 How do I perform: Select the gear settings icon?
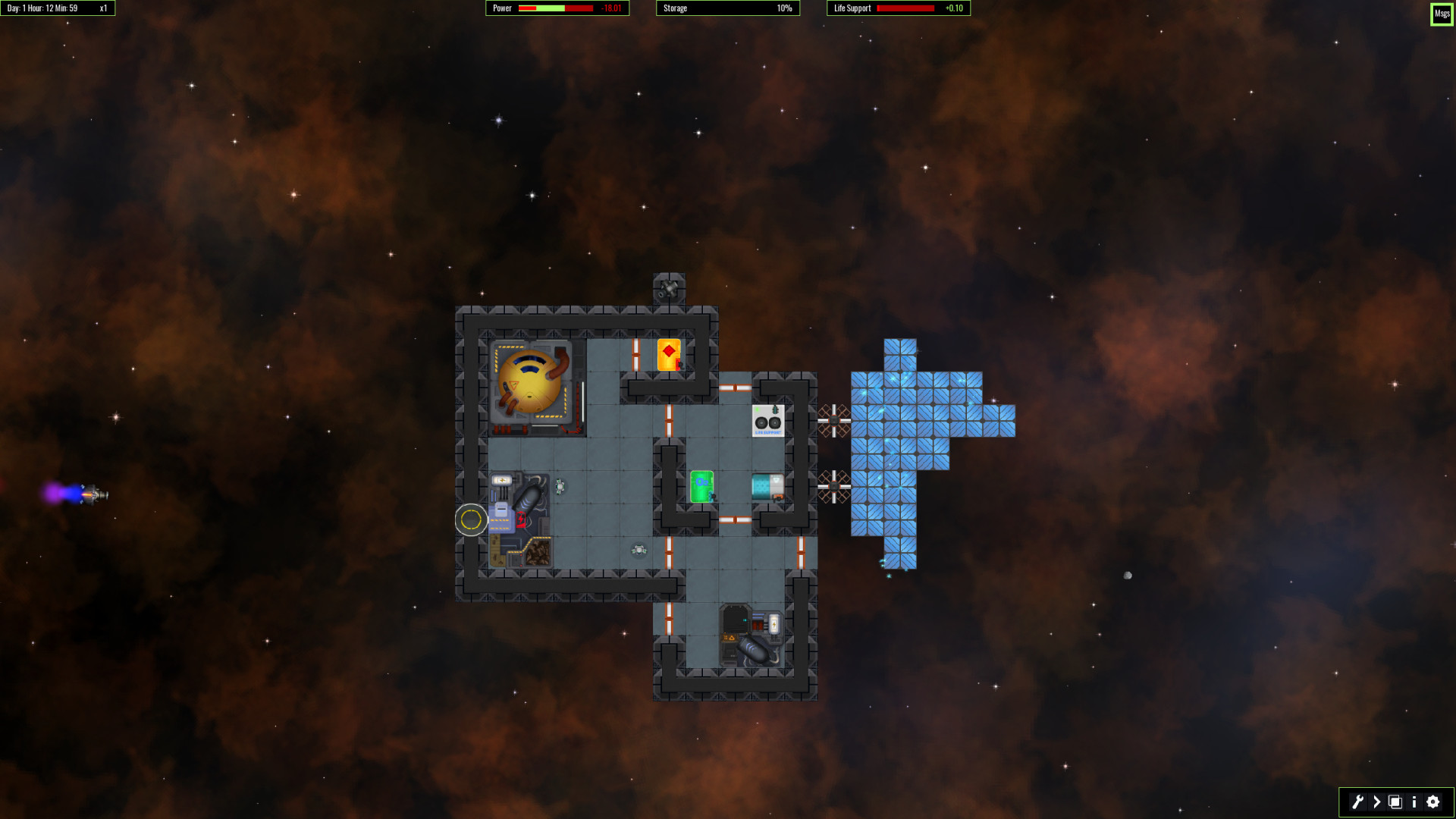(x=1432, y=802)
